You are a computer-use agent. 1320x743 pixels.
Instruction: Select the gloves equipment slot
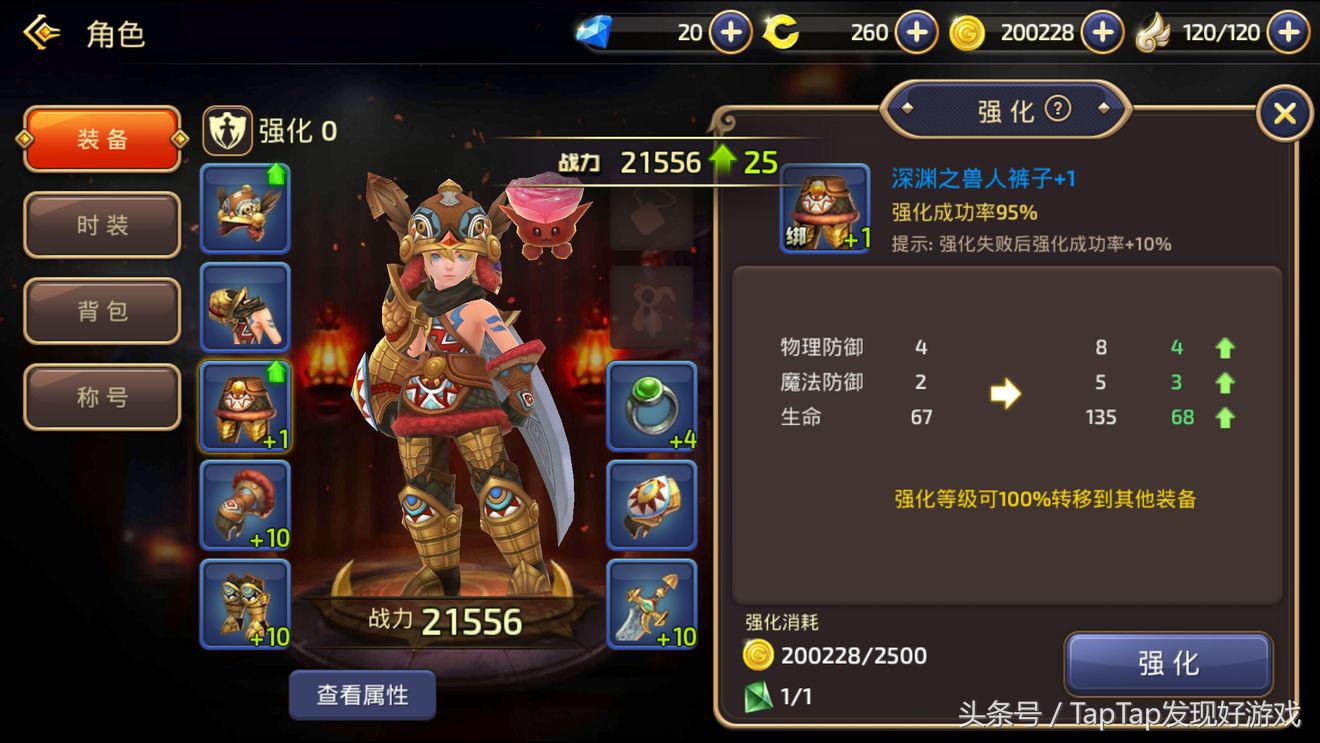244,307
